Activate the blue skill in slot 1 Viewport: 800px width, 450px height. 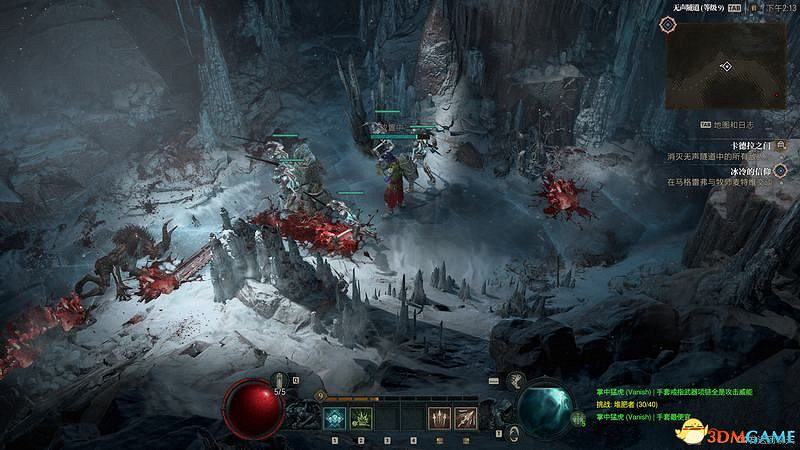click(x=335, y=419)
